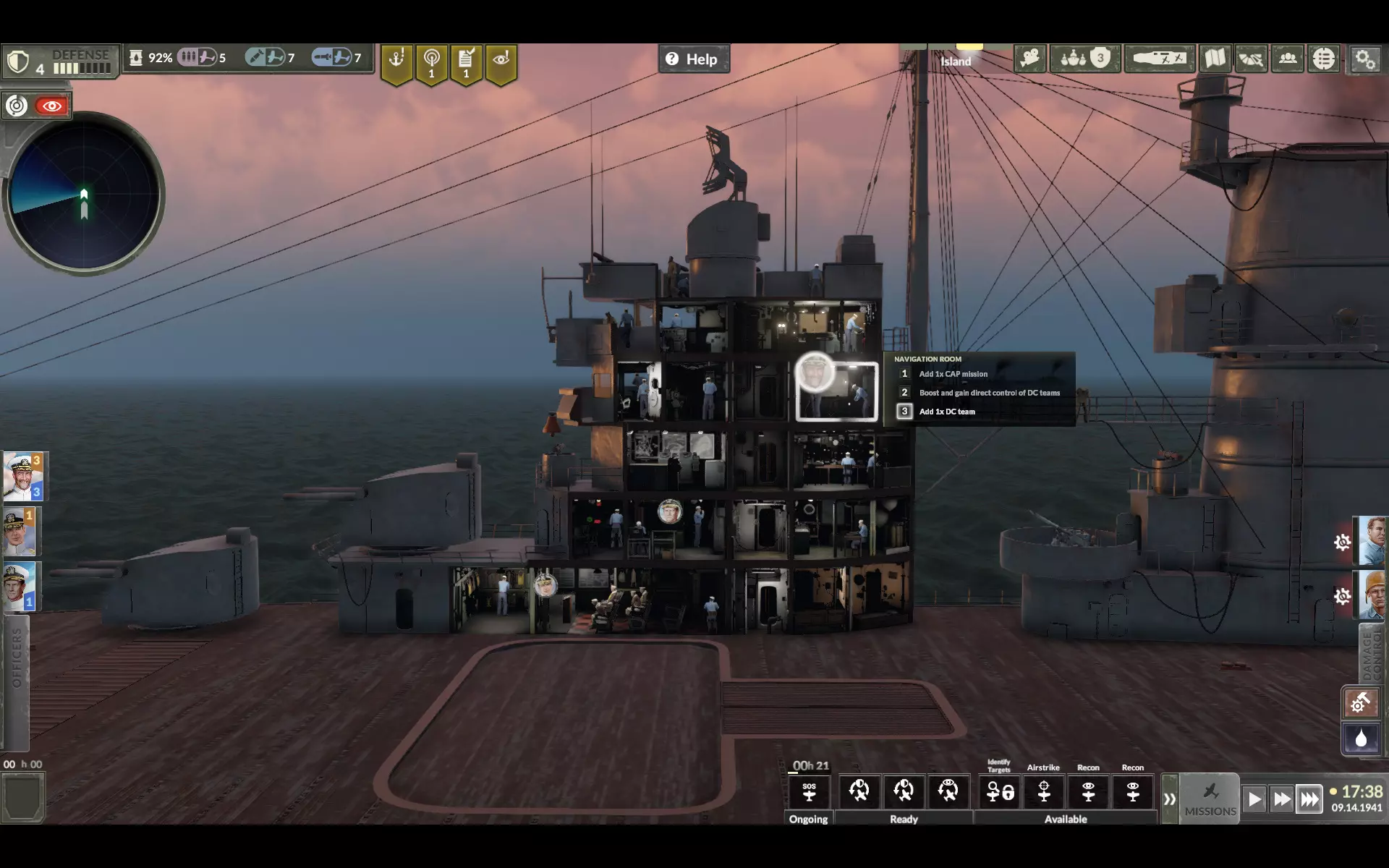
Task: Select the Airstrike mission
Action: [1043, 791]
